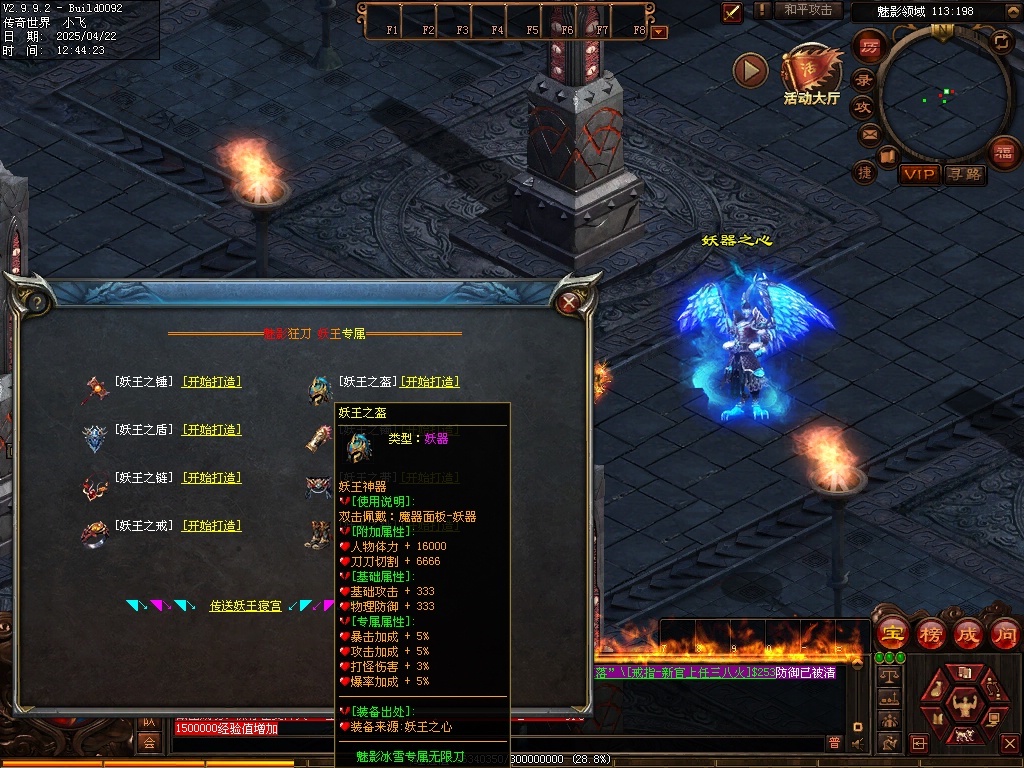Click the 和平攻击 attack mode button
This screenshot has height=768, width=1024.
pos(808,10)
